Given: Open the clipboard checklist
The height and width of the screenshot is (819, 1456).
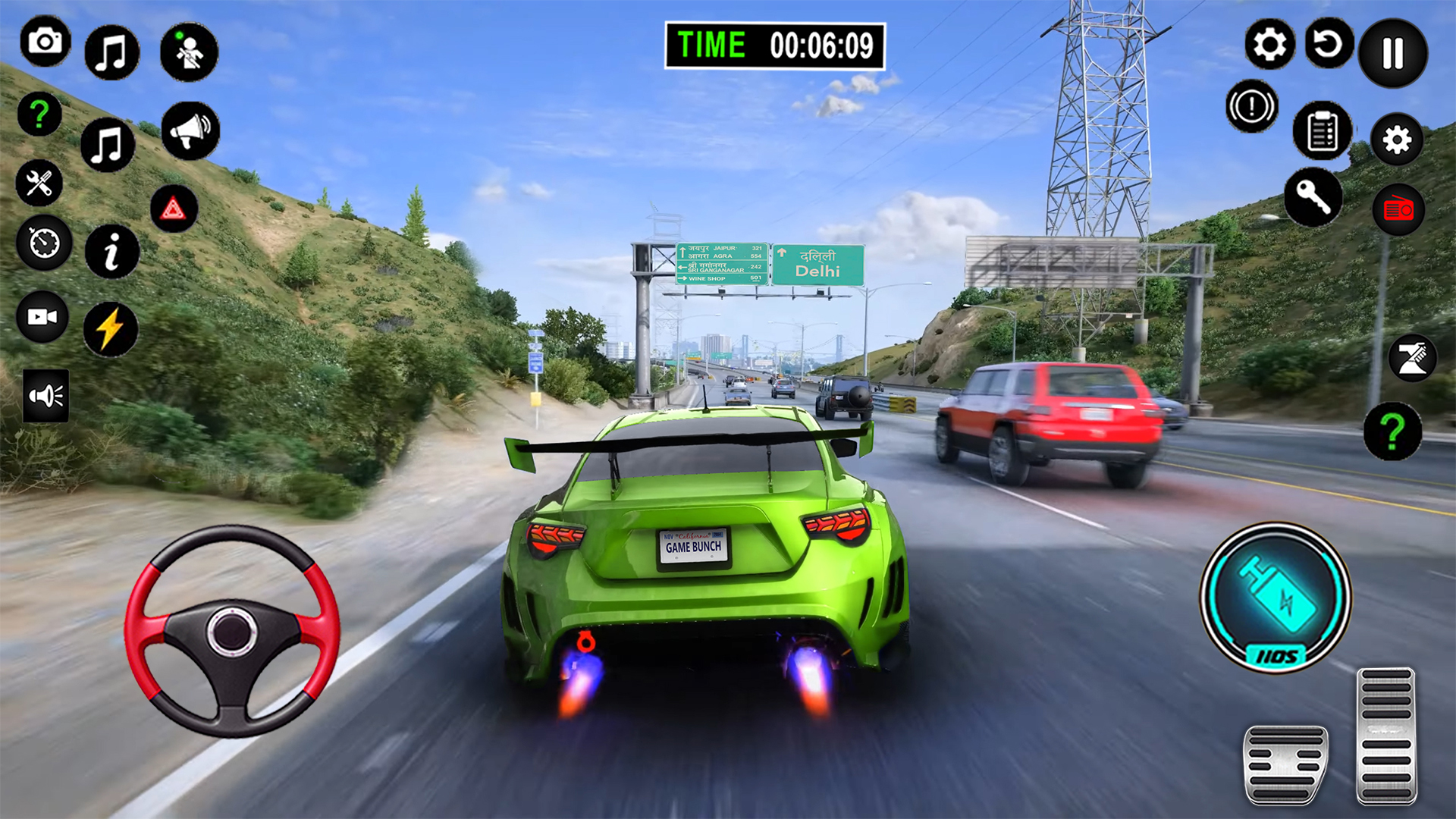Looking at the screenshot, I should [x=1322, y=130].
